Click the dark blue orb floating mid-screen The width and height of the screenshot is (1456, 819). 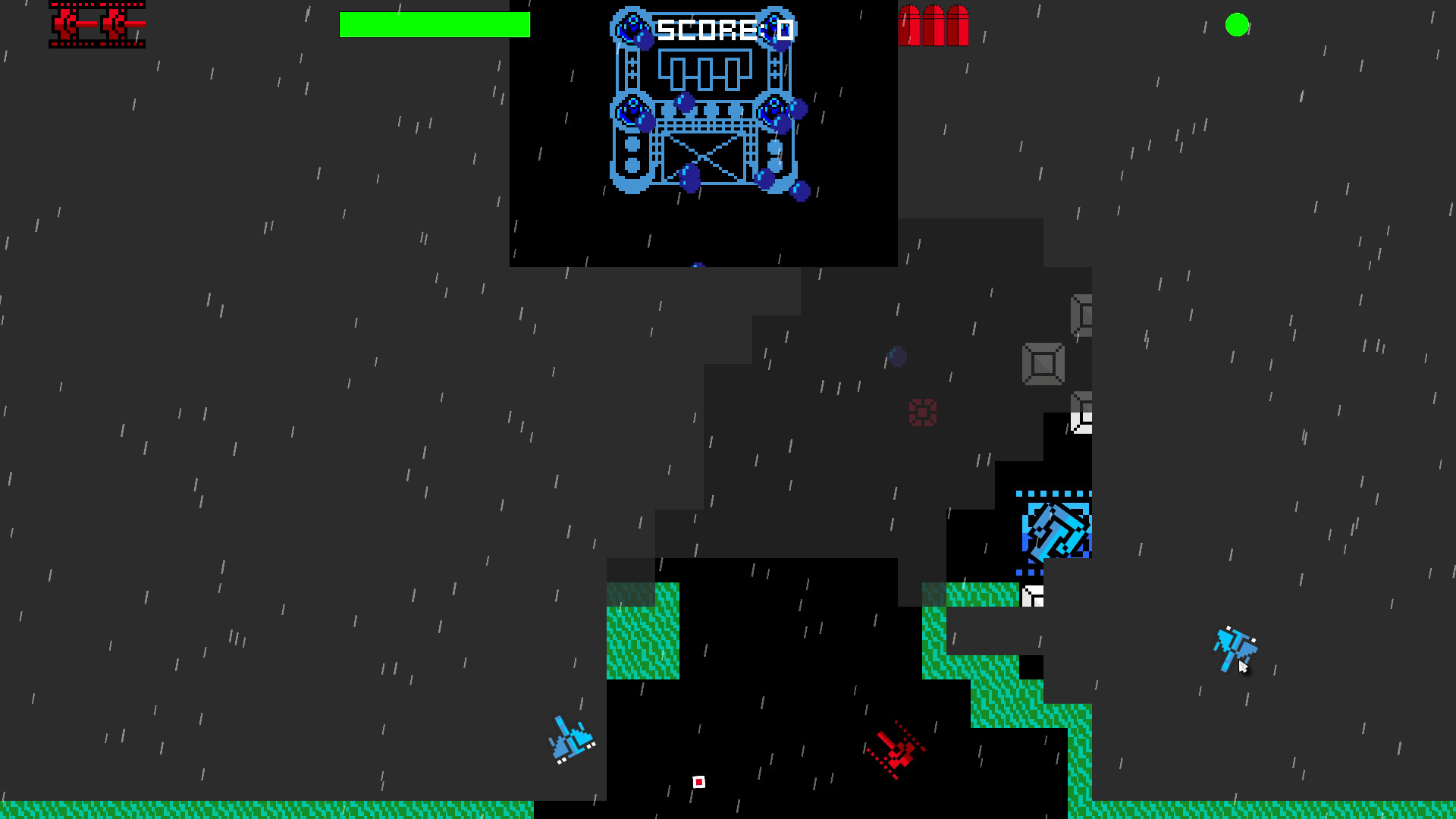point(895,356)
